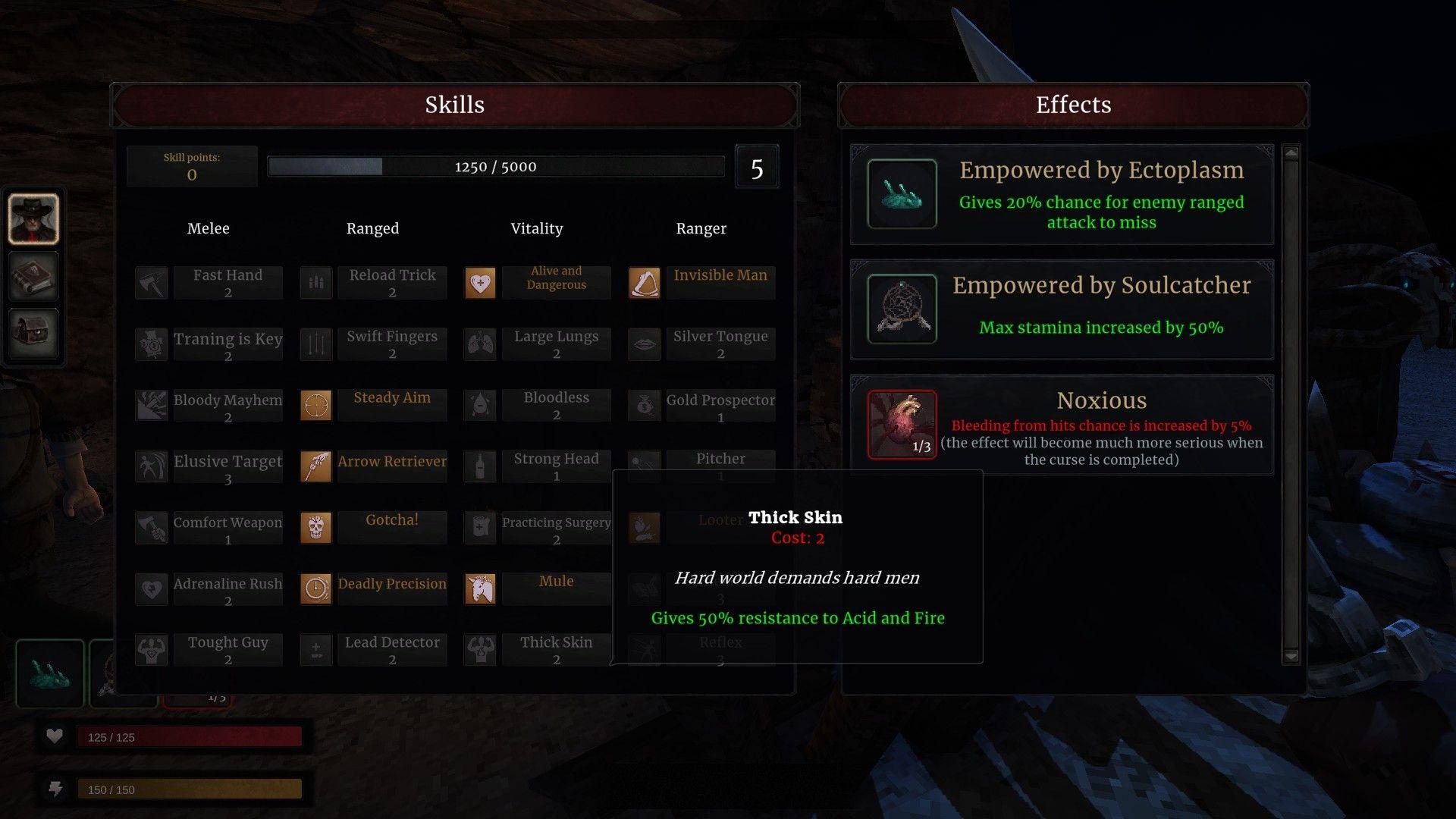Click the Alive and Dangerous heart icon

pos(479,282)
